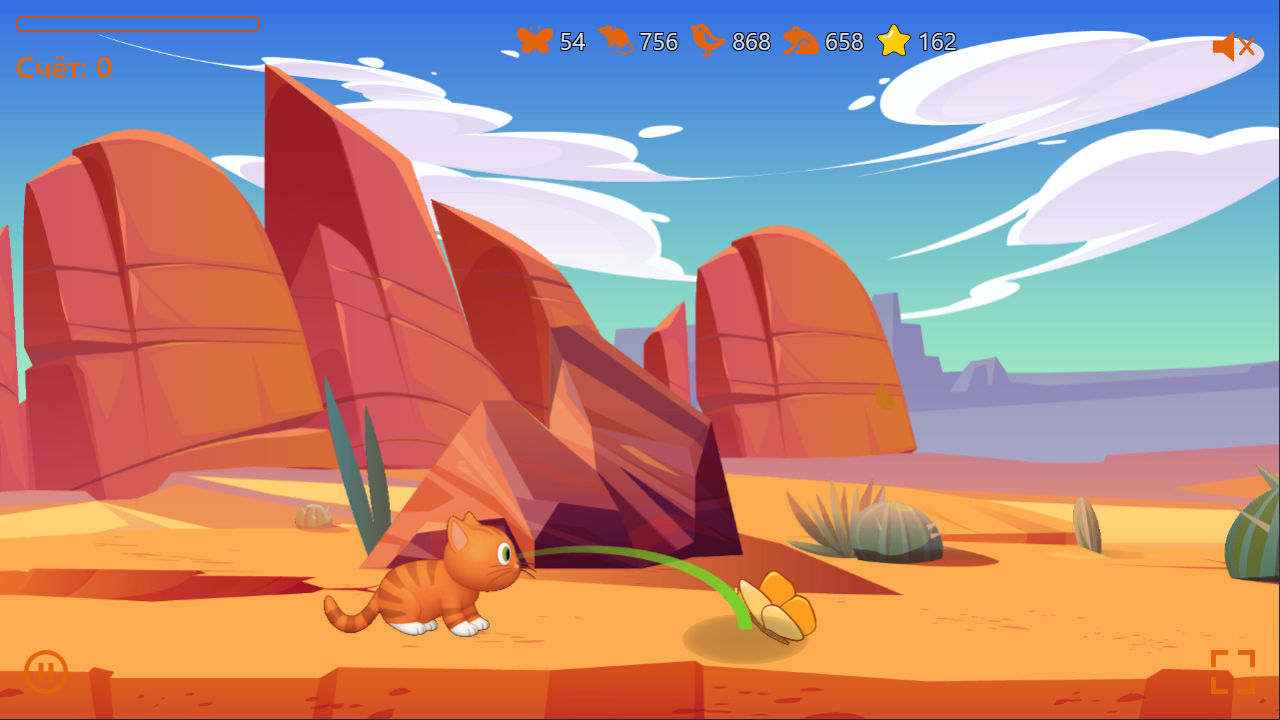Click the progress bar at top left
Viewport: 1280px width, 720px height.
click(x=138, y=24)
